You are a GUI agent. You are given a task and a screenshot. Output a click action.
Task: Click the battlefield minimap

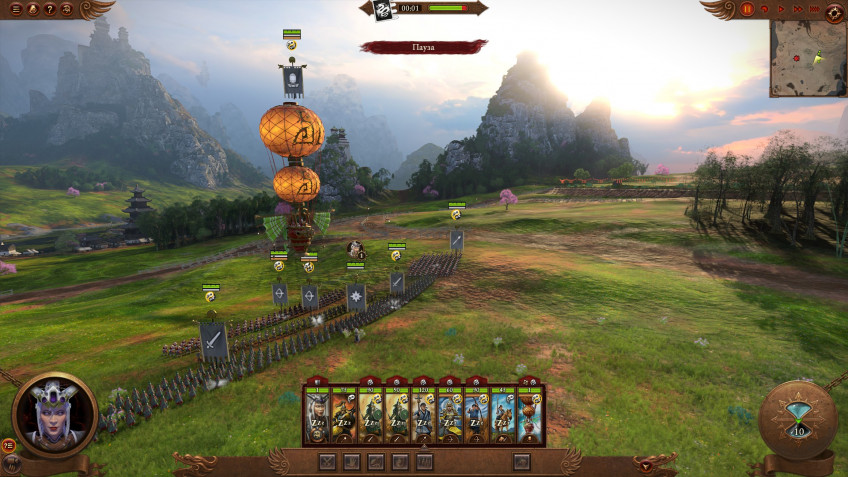(806, 60)
